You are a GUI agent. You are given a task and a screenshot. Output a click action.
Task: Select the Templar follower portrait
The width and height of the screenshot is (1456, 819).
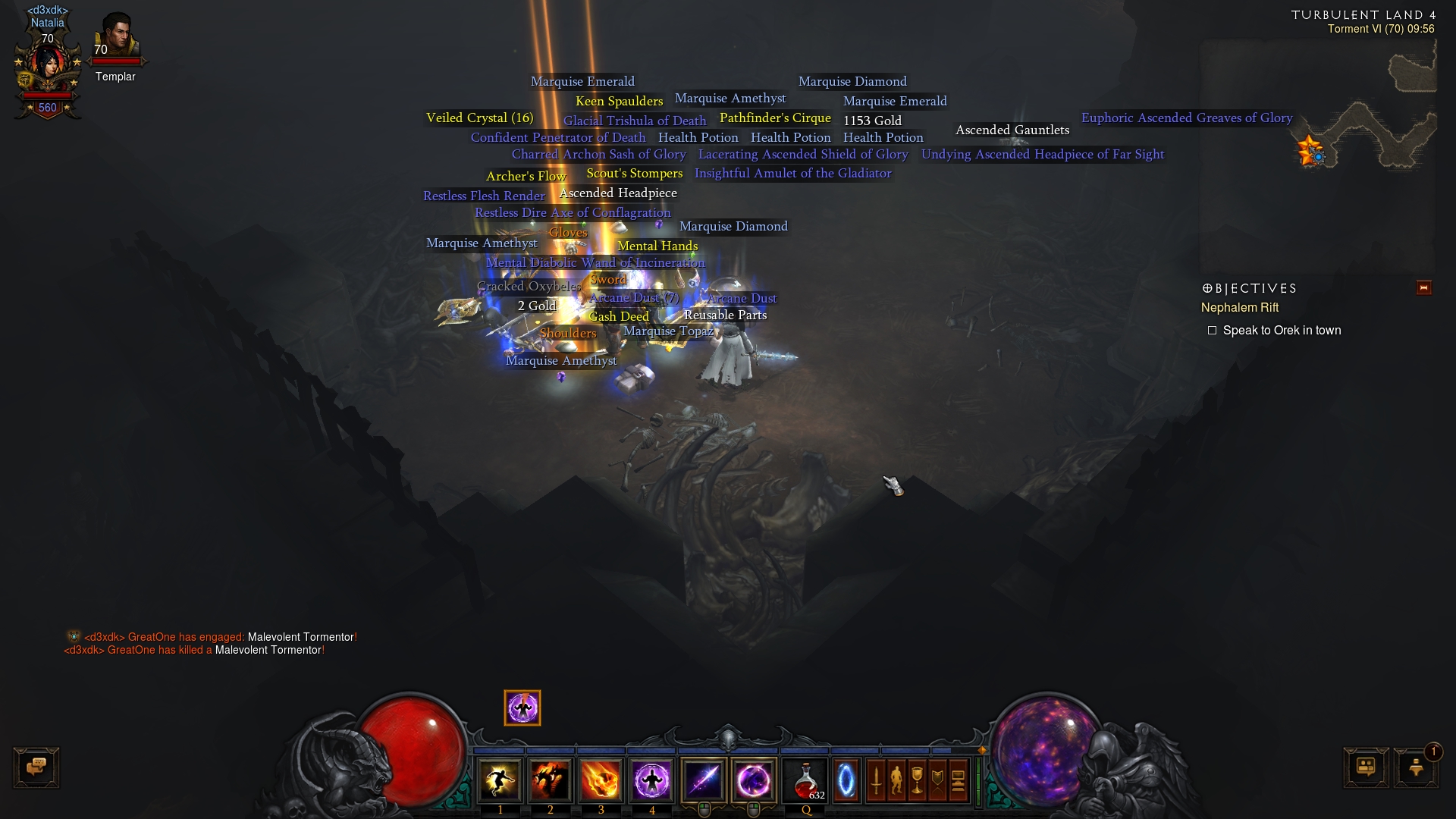116,38
